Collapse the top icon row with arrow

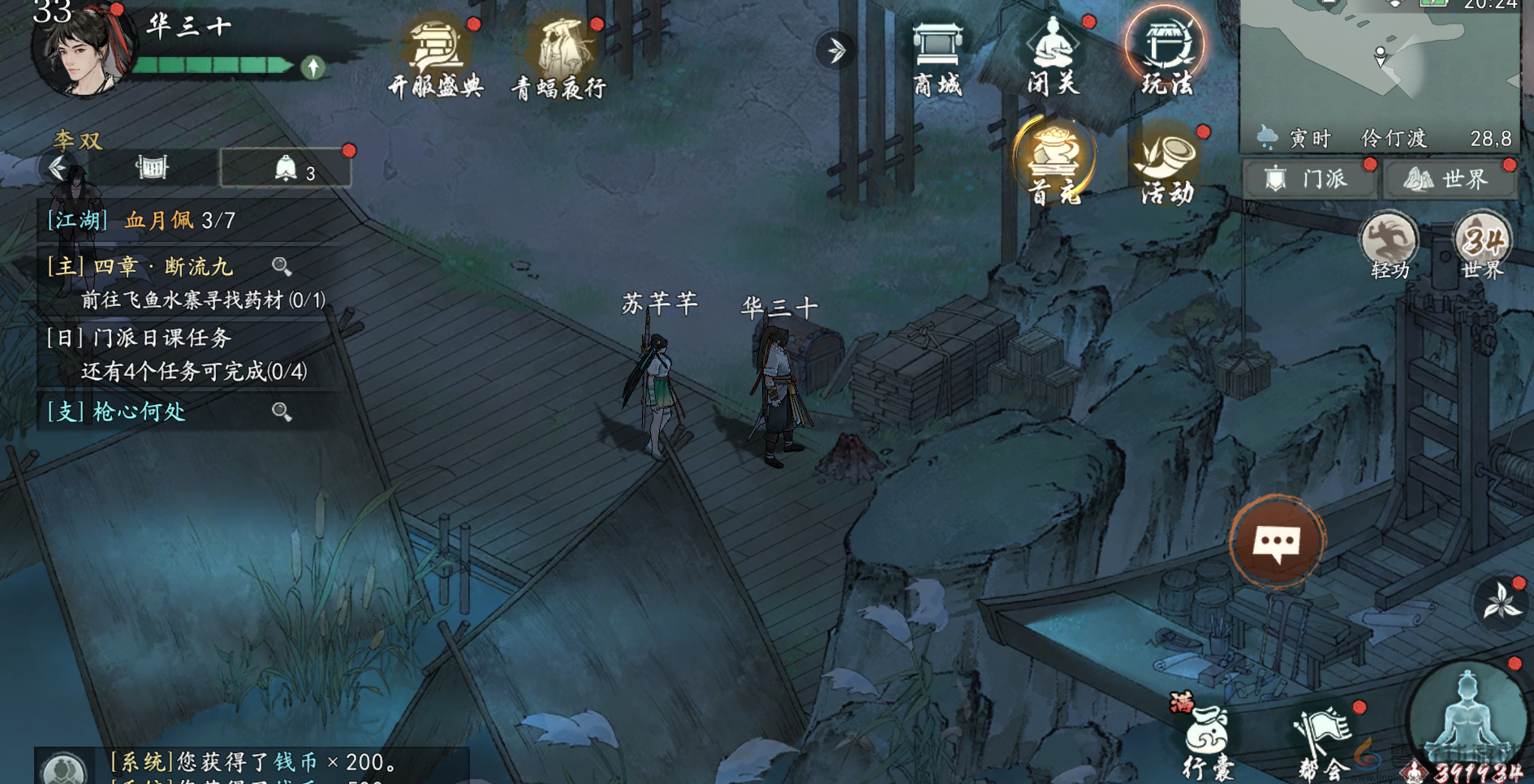pyautogui.click(x=835, y=50)
